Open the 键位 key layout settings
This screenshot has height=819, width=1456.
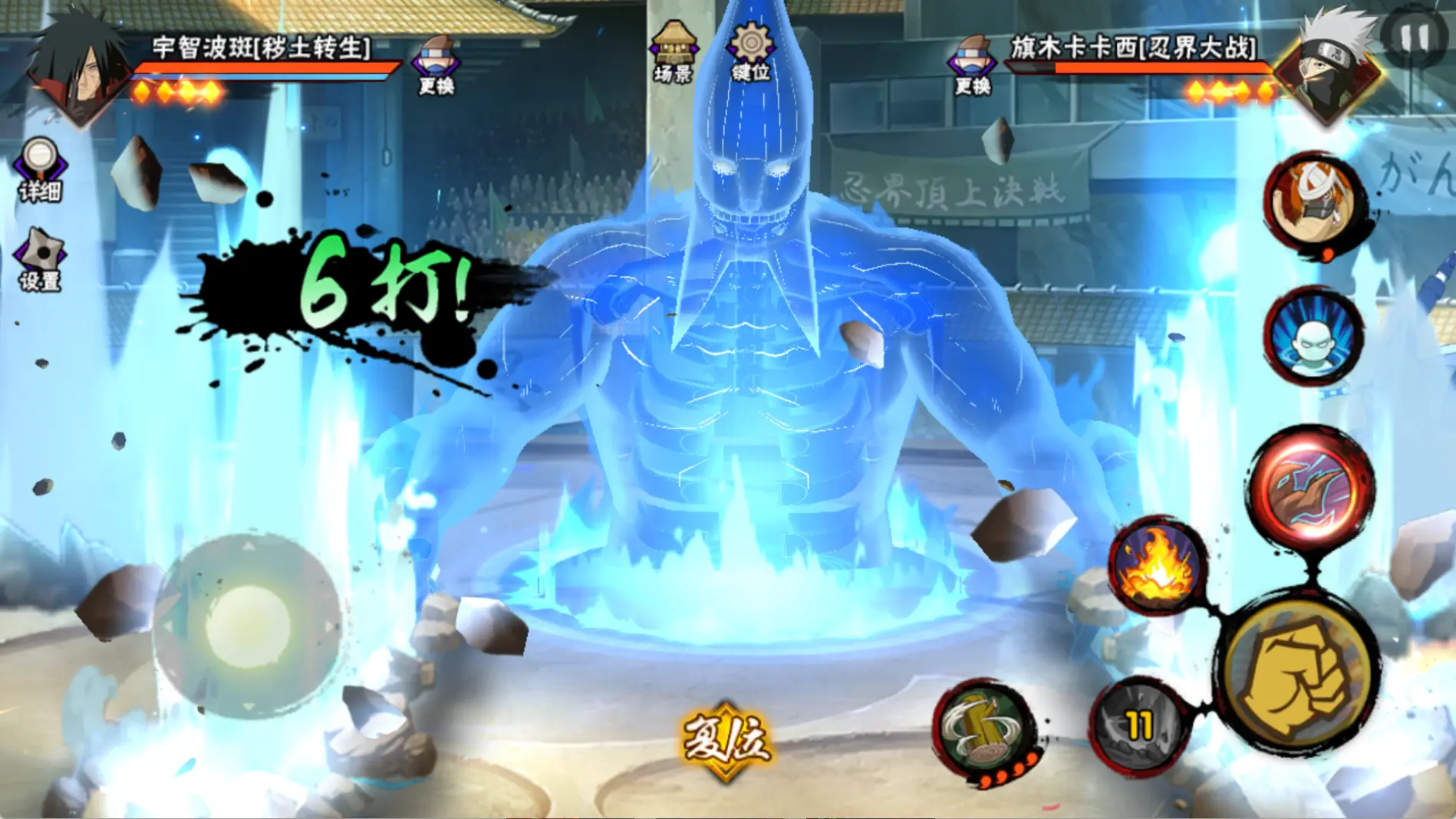750,51
